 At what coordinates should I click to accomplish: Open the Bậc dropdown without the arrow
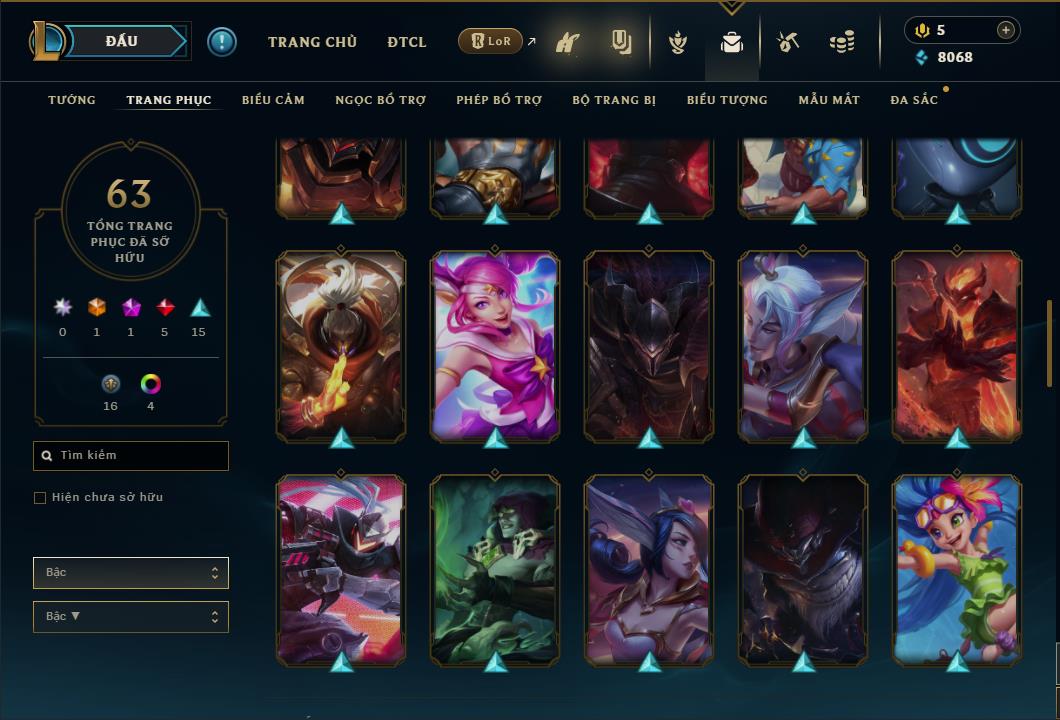(131, 573)
